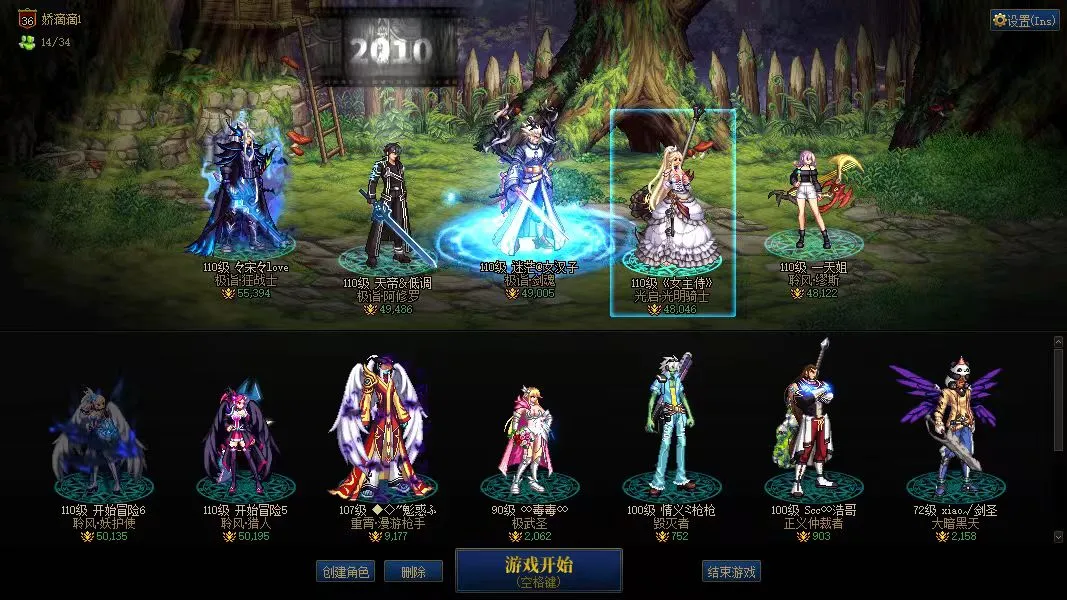Start the game with 游戏开始 button
This screenshot has height=600, width=1067.
click(538, 570)
